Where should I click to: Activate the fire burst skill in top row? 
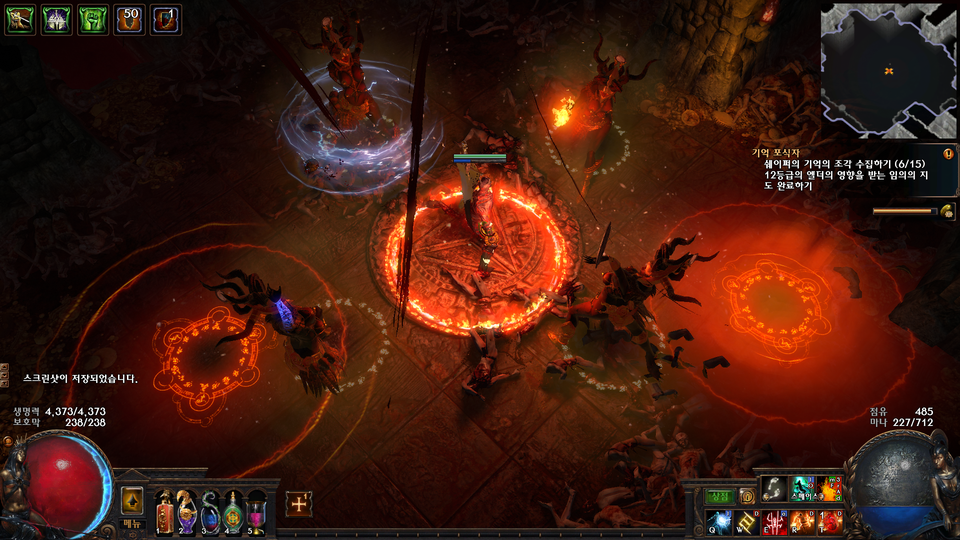tap(829, 488)
